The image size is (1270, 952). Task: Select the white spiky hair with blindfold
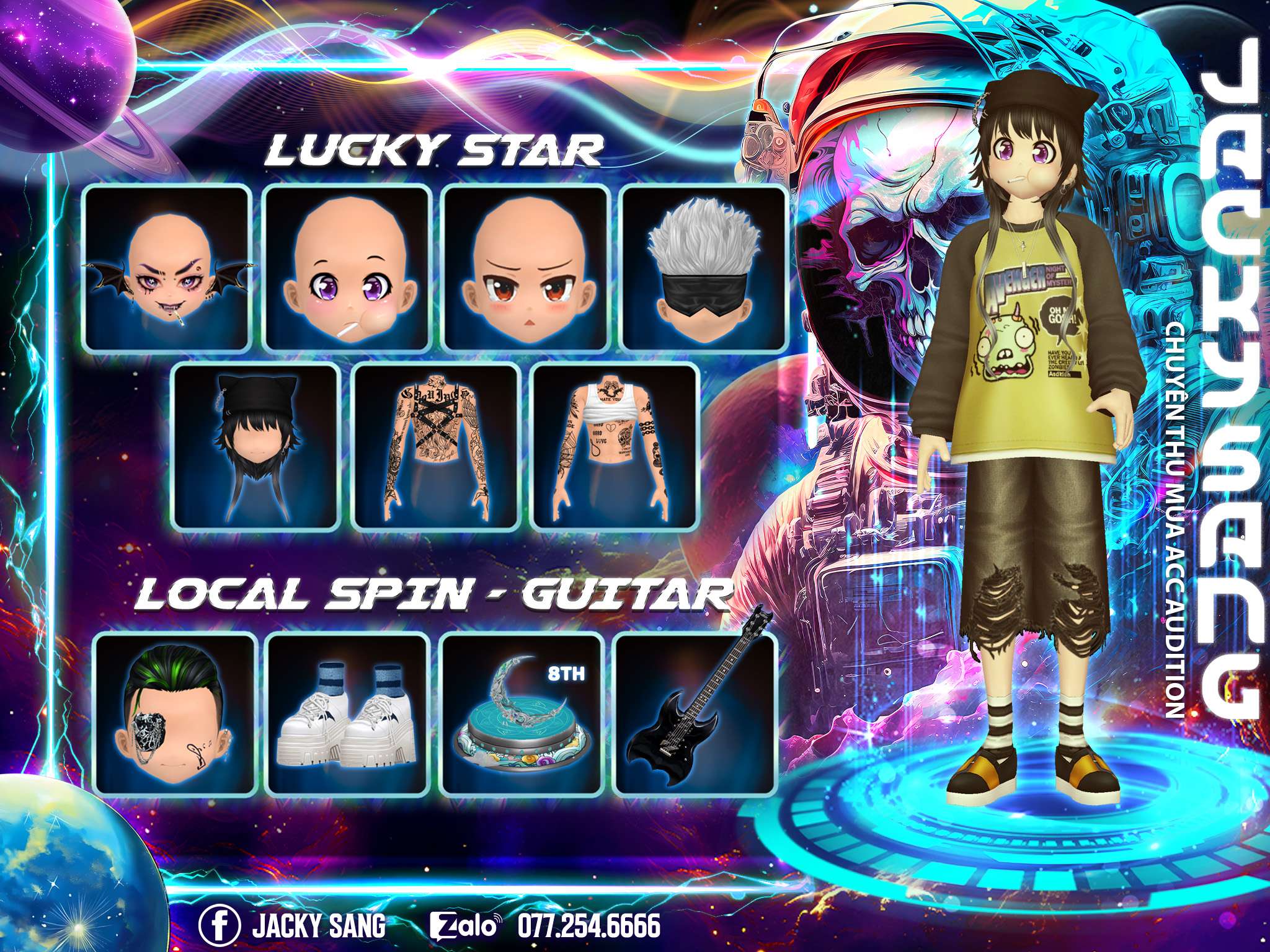pos(703,268)
